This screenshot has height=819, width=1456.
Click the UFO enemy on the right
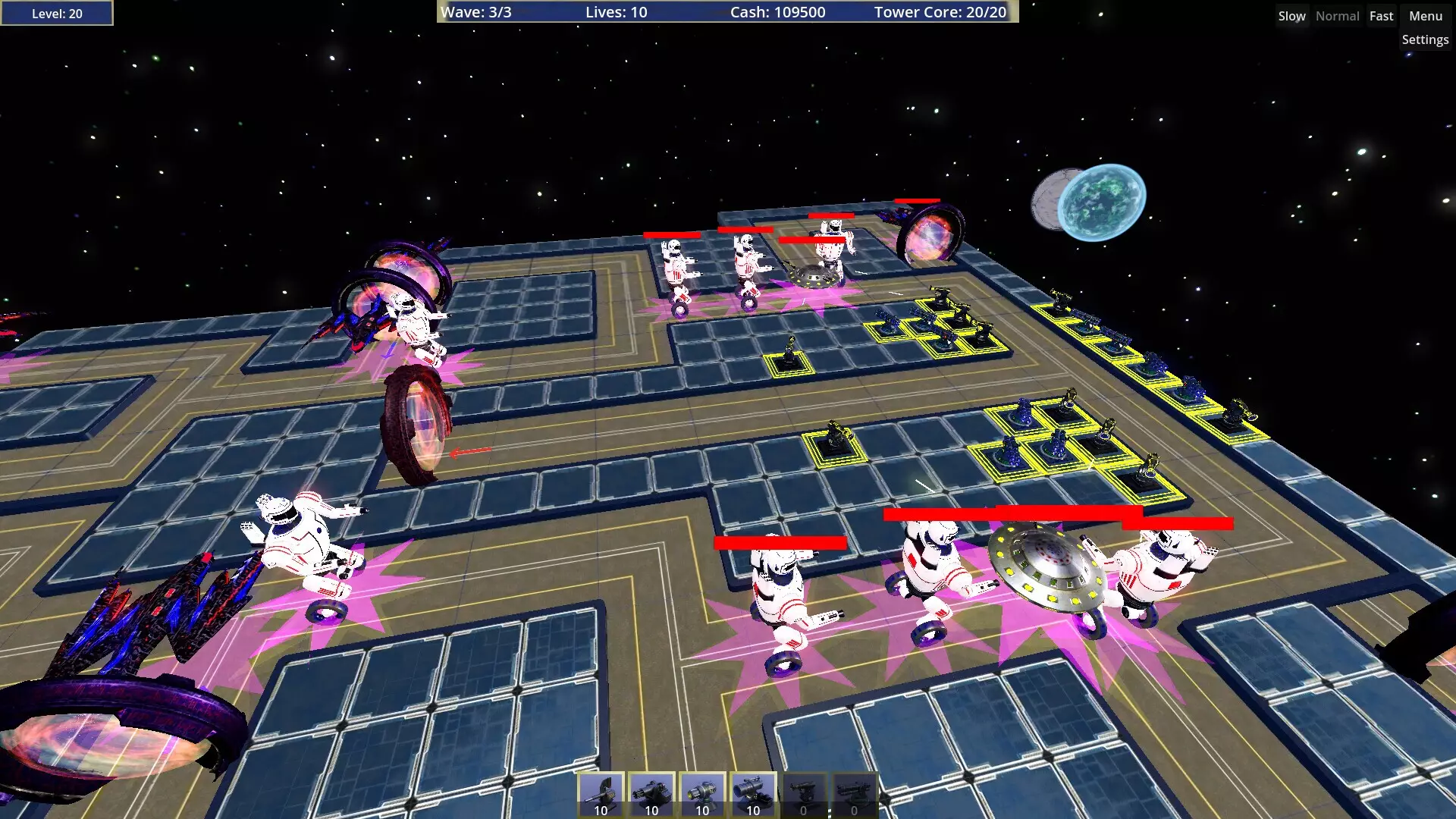pos(1046,565)
